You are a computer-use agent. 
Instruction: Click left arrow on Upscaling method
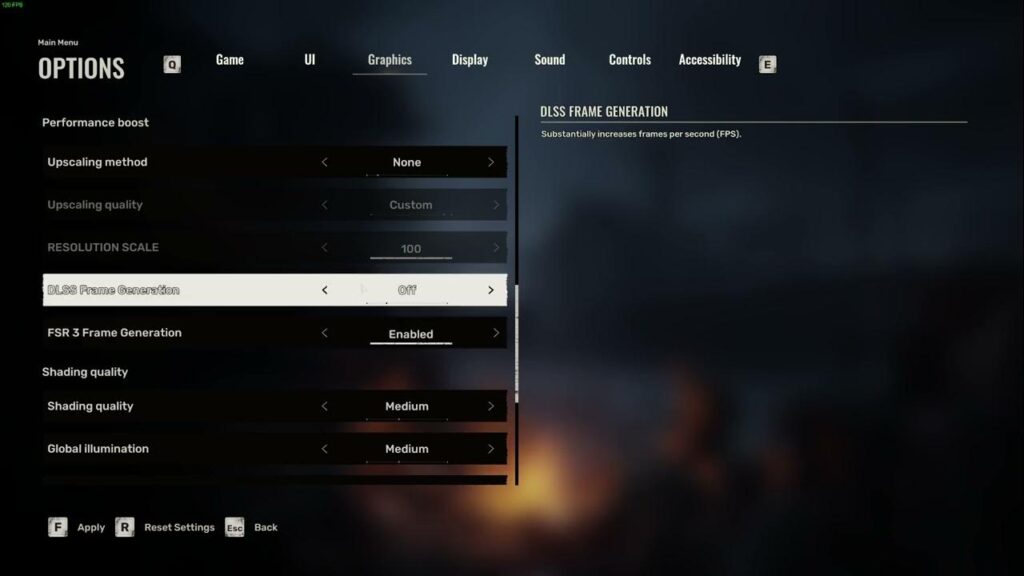pyautogui.click(x=324, y=162)
